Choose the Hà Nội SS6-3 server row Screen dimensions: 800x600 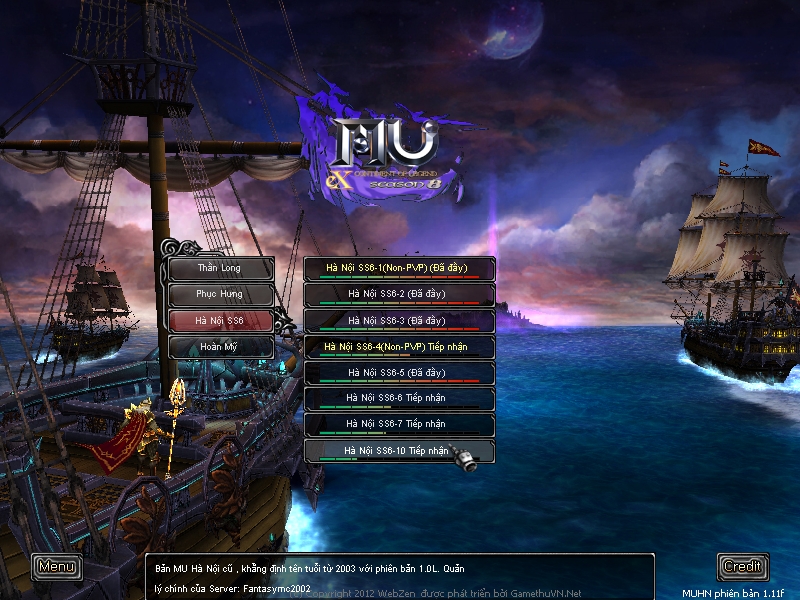[x=398, y=320]
